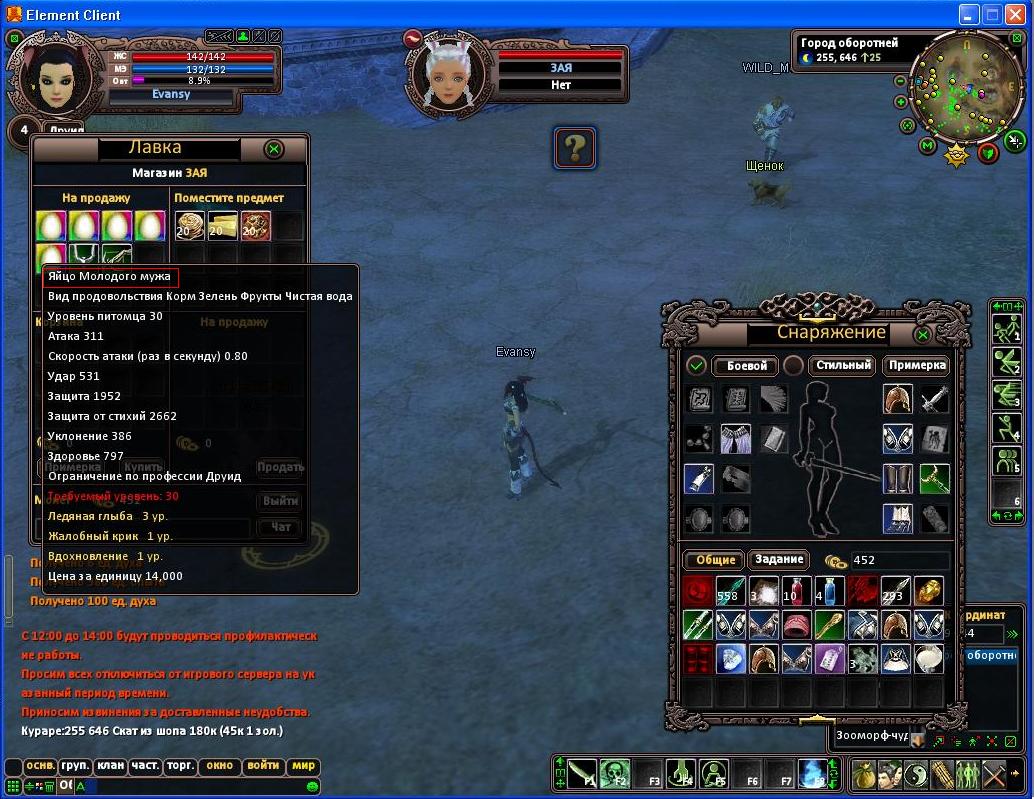The height and width of the screenshot is (799, 1034).
Task: Click the yellow question mark help icon
Action: click(575, 148)
